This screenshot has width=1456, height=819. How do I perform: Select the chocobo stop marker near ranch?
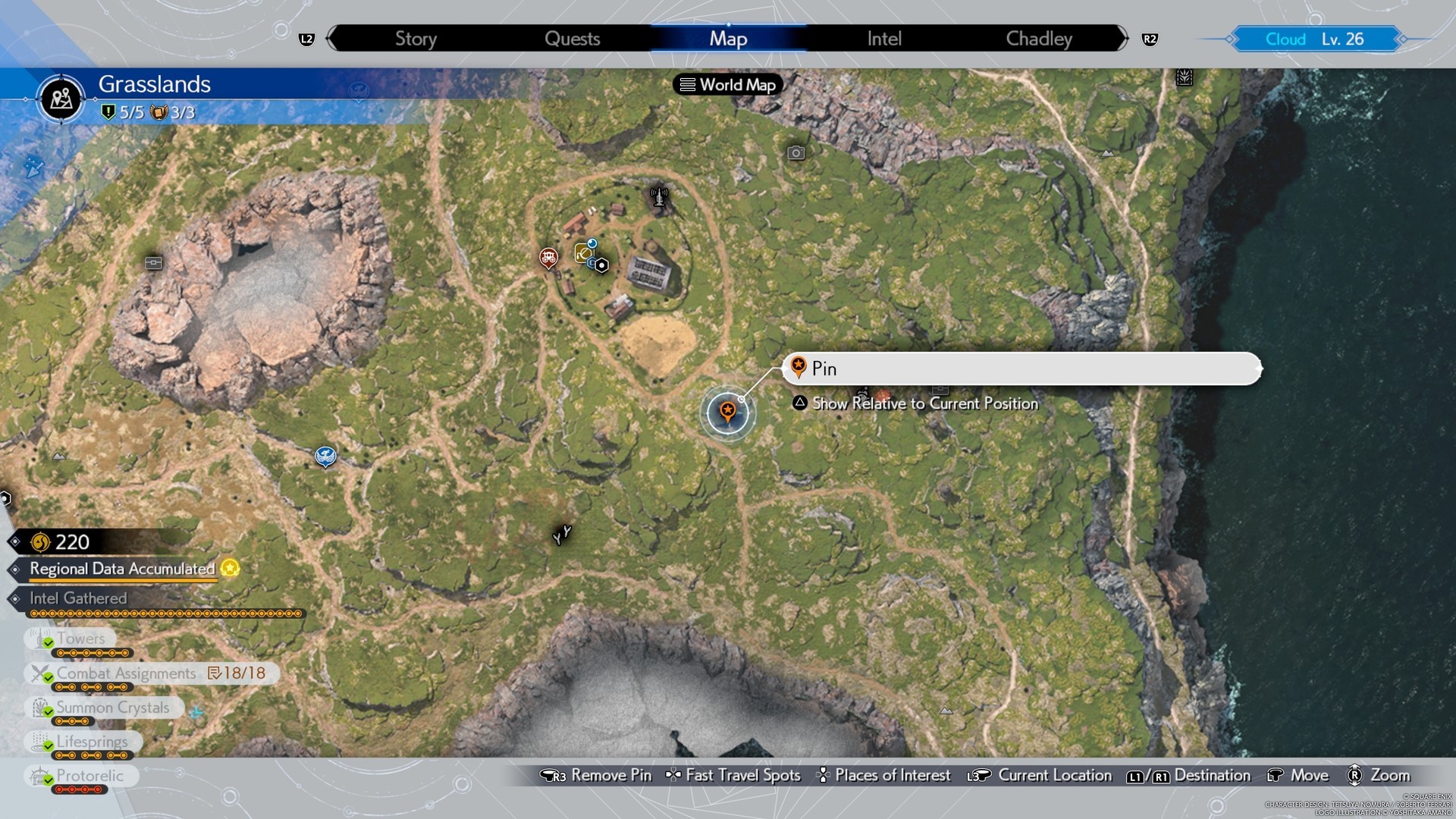point(548,258)
